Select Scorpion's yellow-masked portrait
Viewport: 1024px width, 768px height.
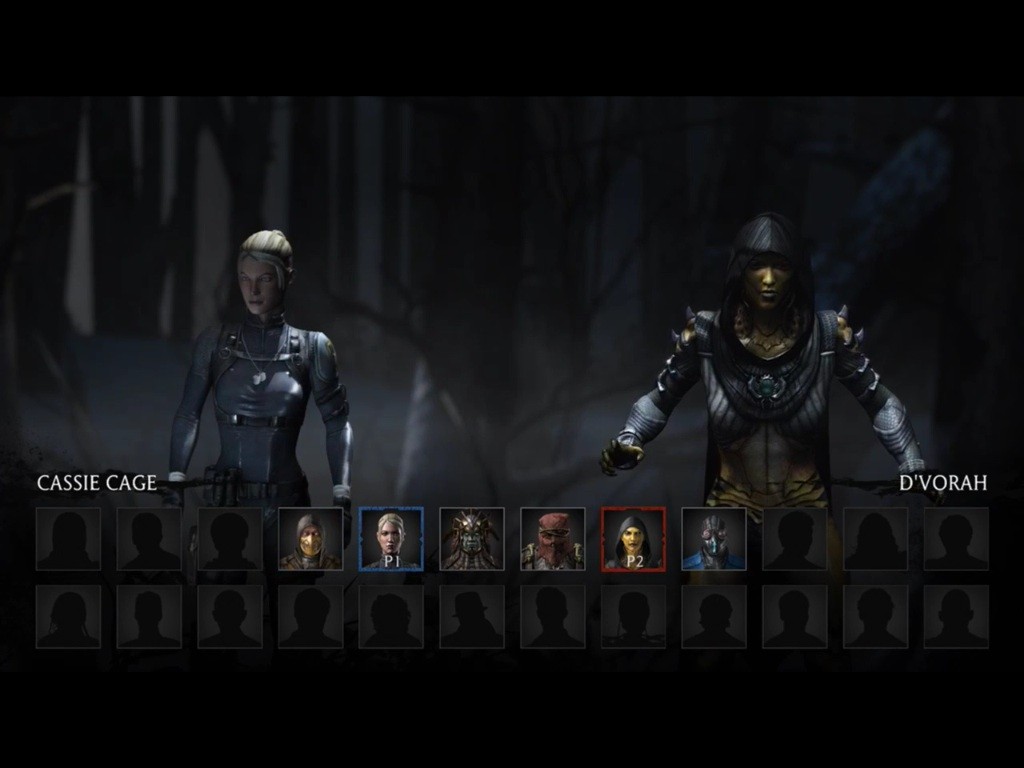pos(310,539)
